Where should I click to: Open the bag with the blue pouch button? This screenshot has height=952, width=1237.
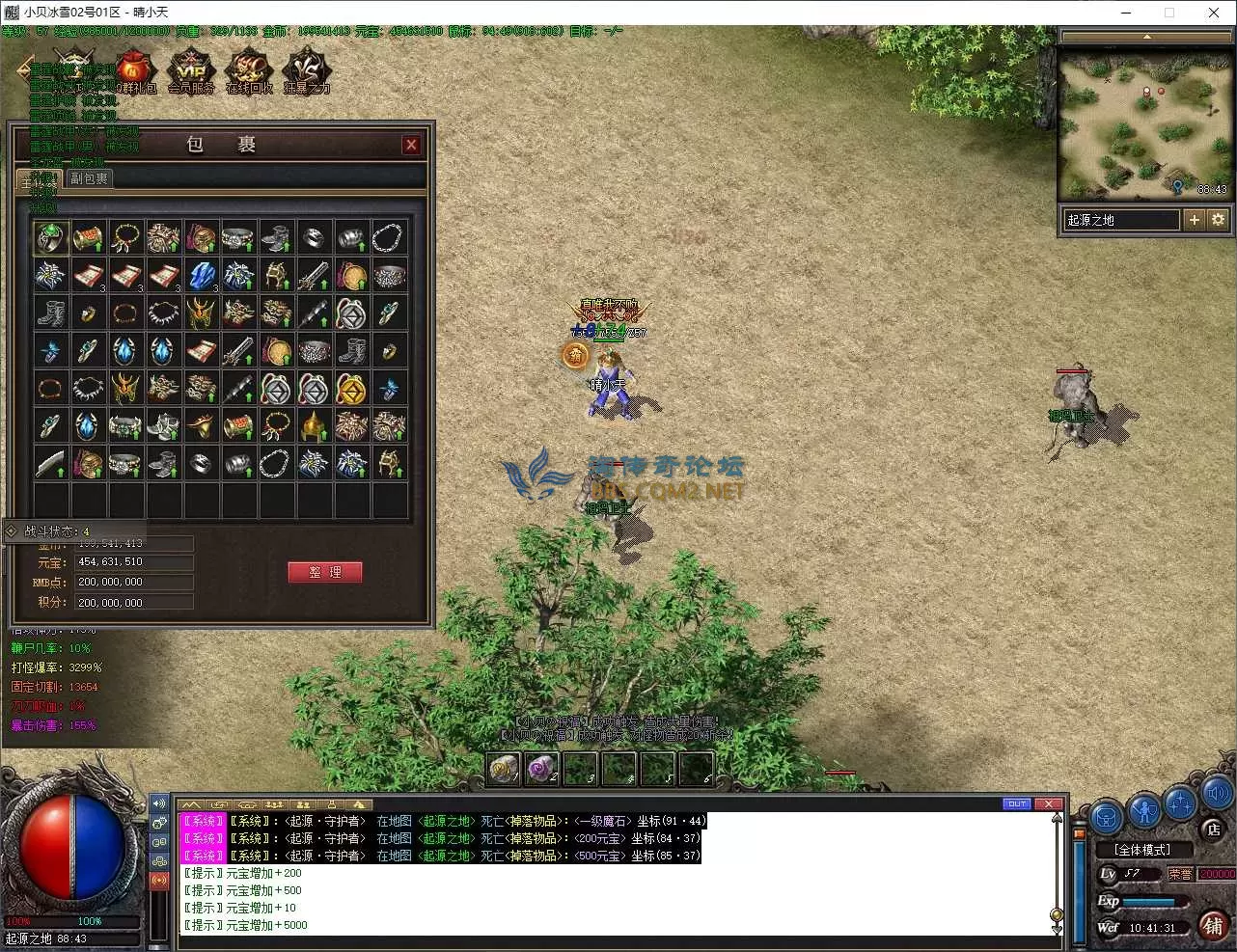click(1107, 815)
